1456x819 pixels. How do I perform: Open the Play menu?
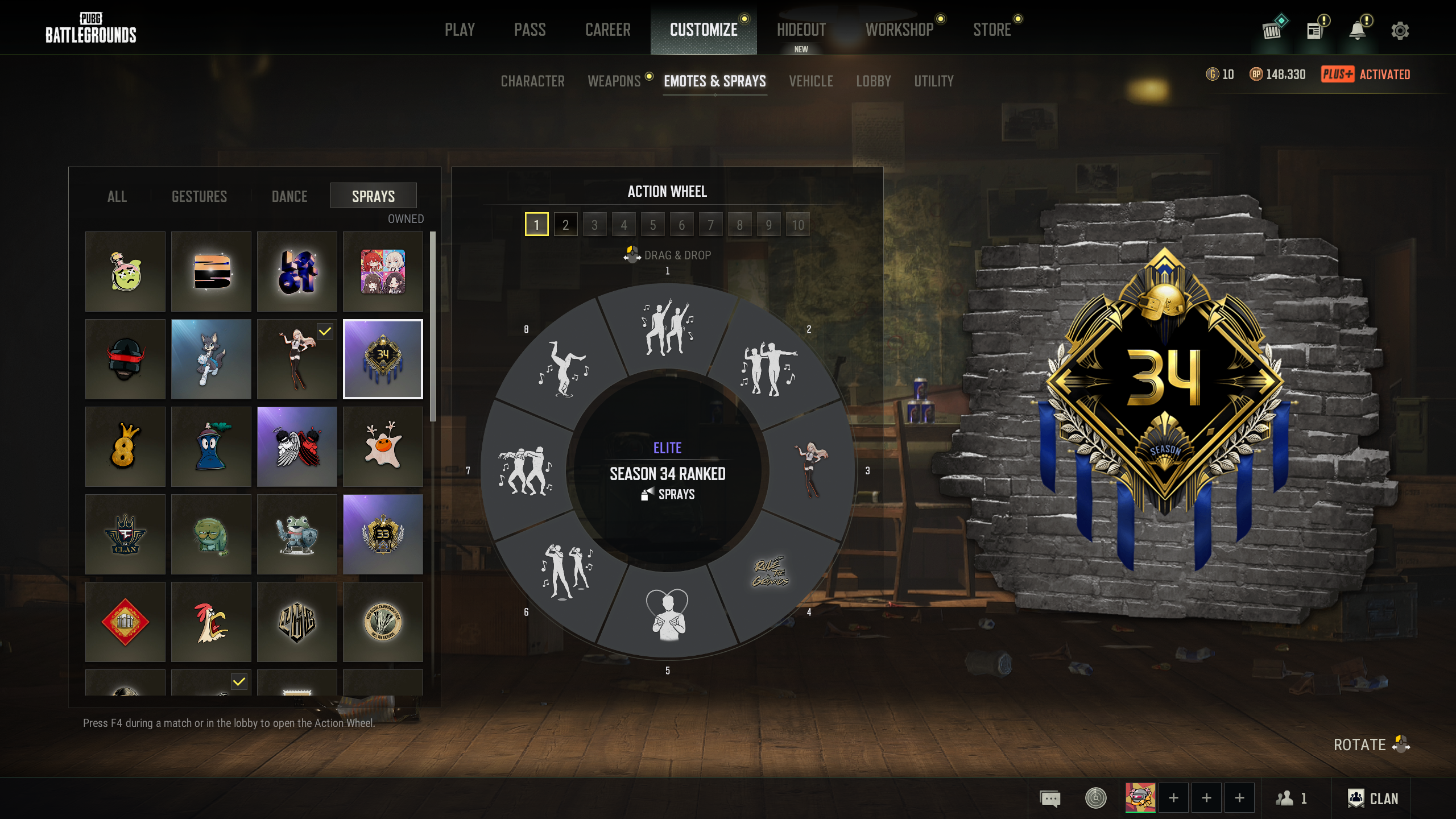[460, 30]
